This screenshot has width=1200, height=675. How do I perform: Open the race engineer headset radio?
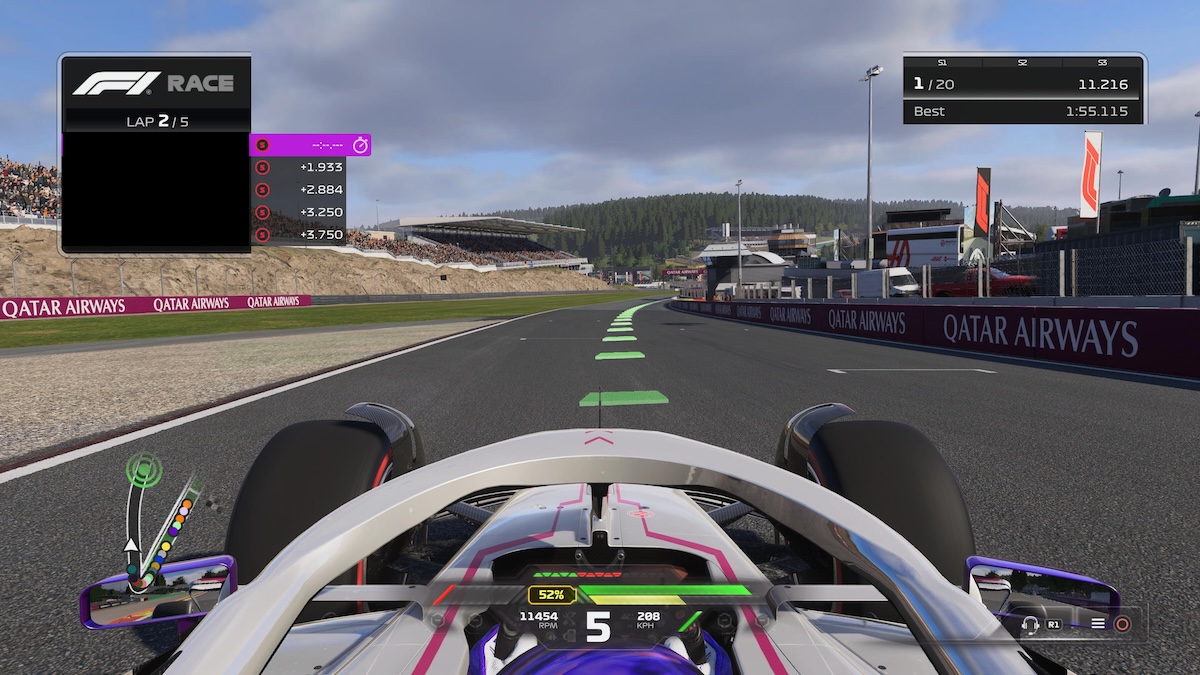coord(1030,624)
